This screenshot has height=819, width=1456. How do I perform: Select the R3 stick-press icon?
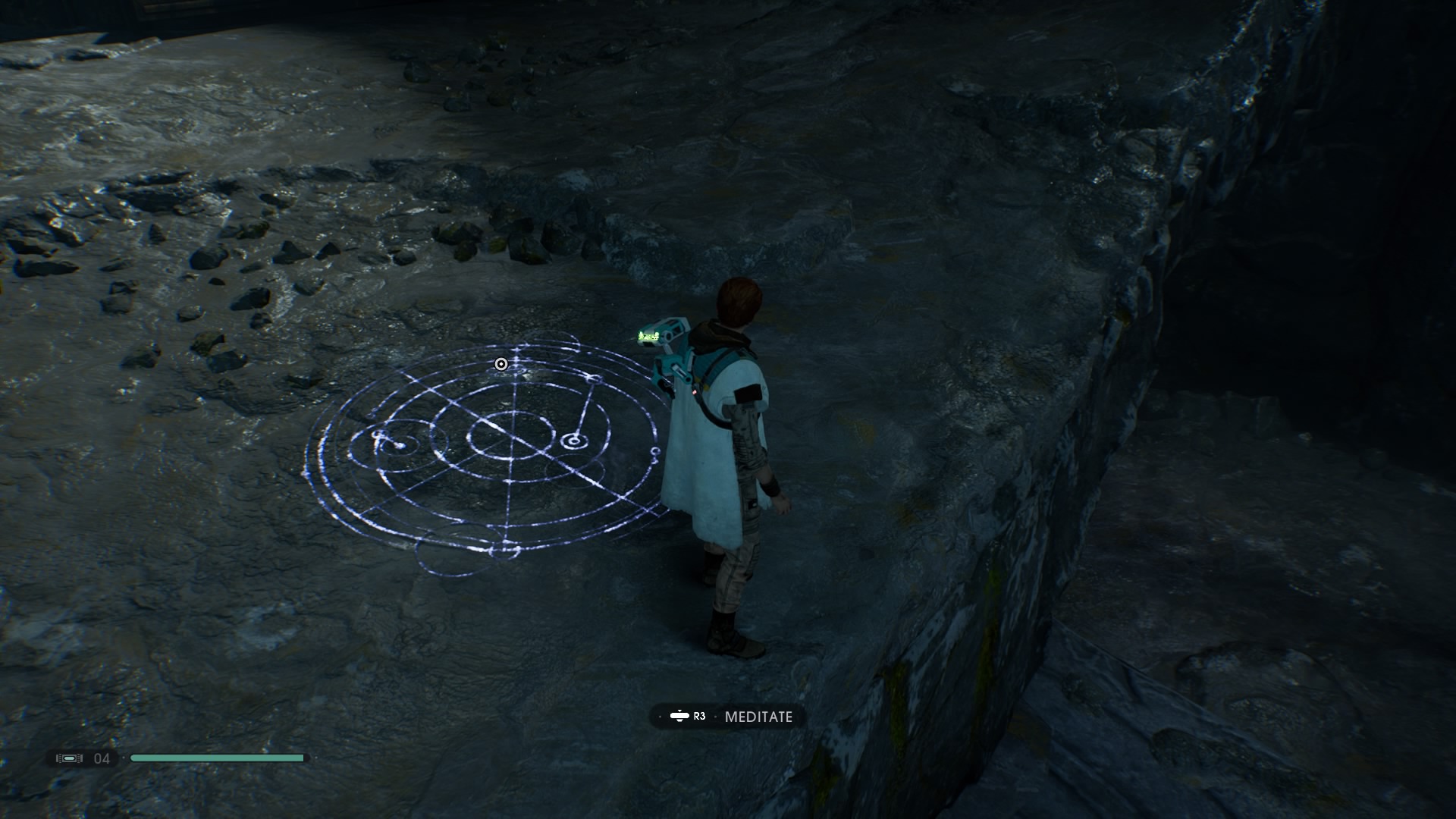pyautogui.click(x=680, y=716)
